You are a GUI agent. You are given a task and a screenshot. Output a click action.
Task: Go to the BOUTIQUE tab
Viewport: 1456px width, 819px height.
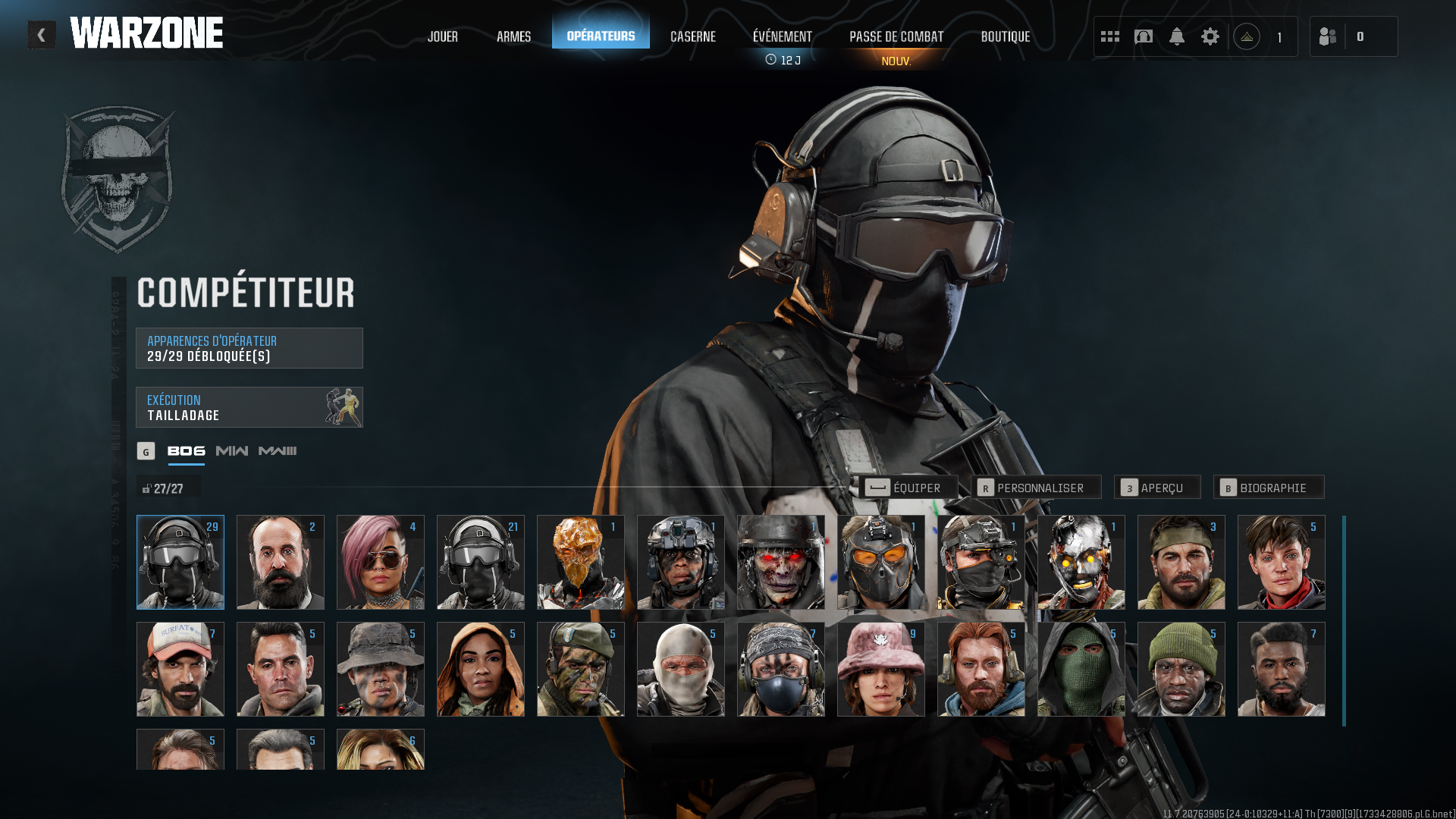[1005, 36]
